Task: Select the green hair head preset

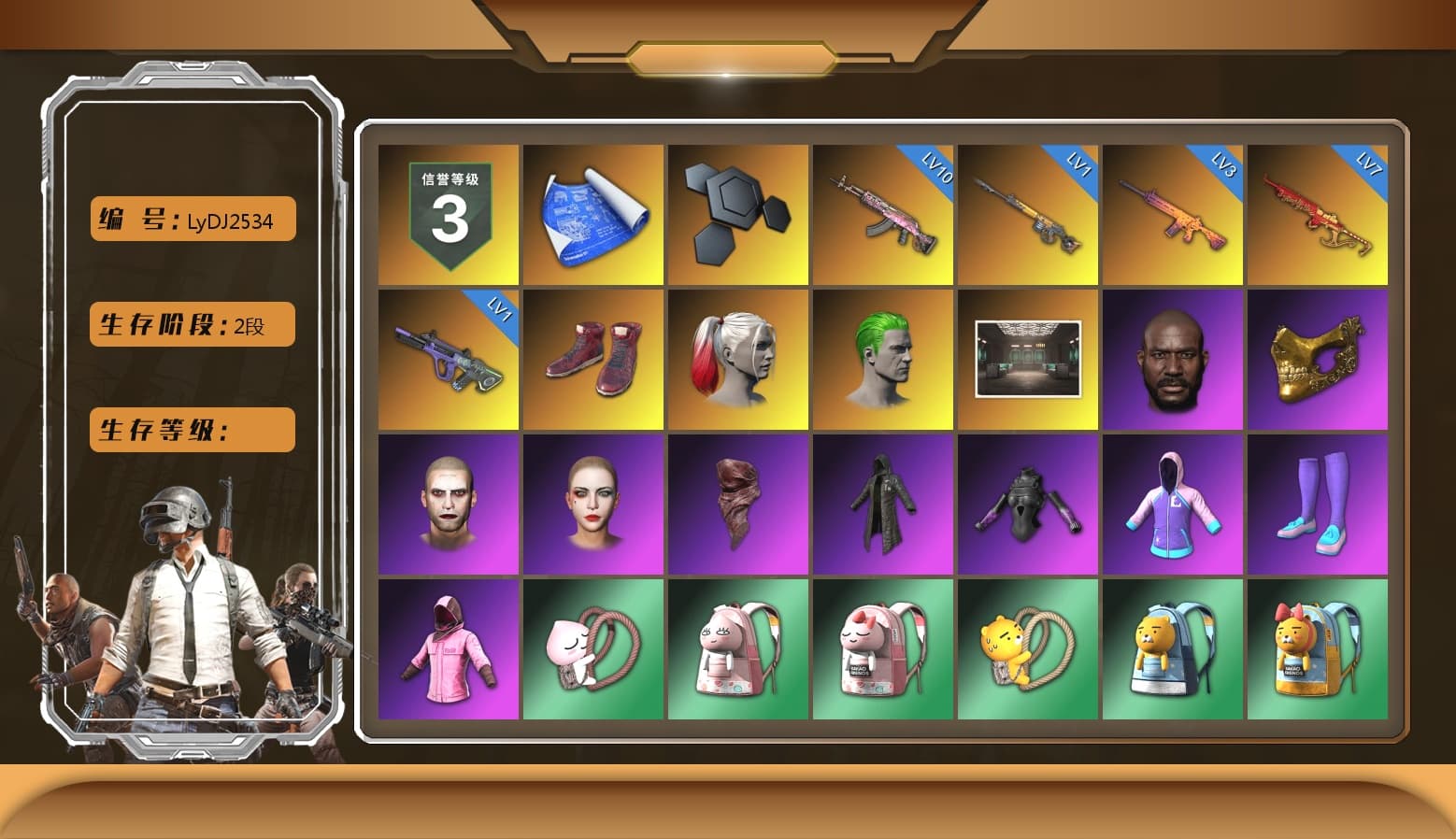Action: pos(883,359)
